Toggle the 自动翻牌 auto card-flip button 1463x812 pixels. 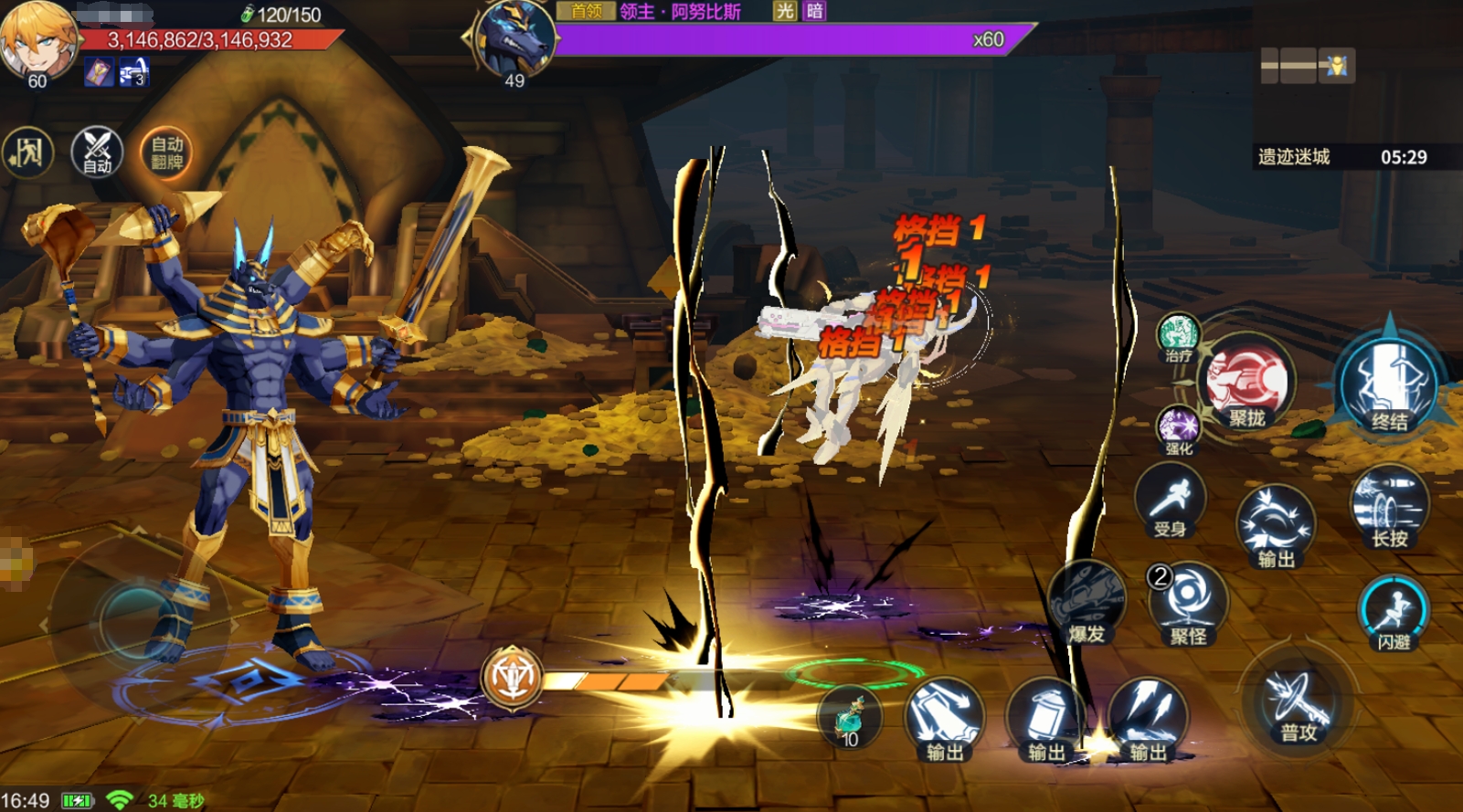[166, 153]
